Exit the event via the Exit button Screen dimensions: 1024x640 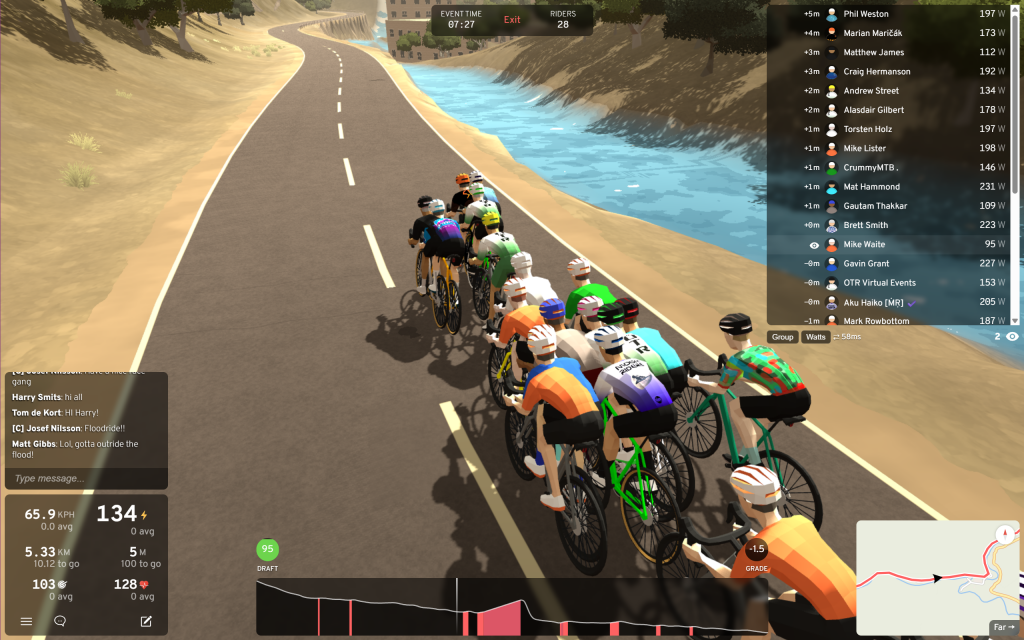click(x=512, y=20)
